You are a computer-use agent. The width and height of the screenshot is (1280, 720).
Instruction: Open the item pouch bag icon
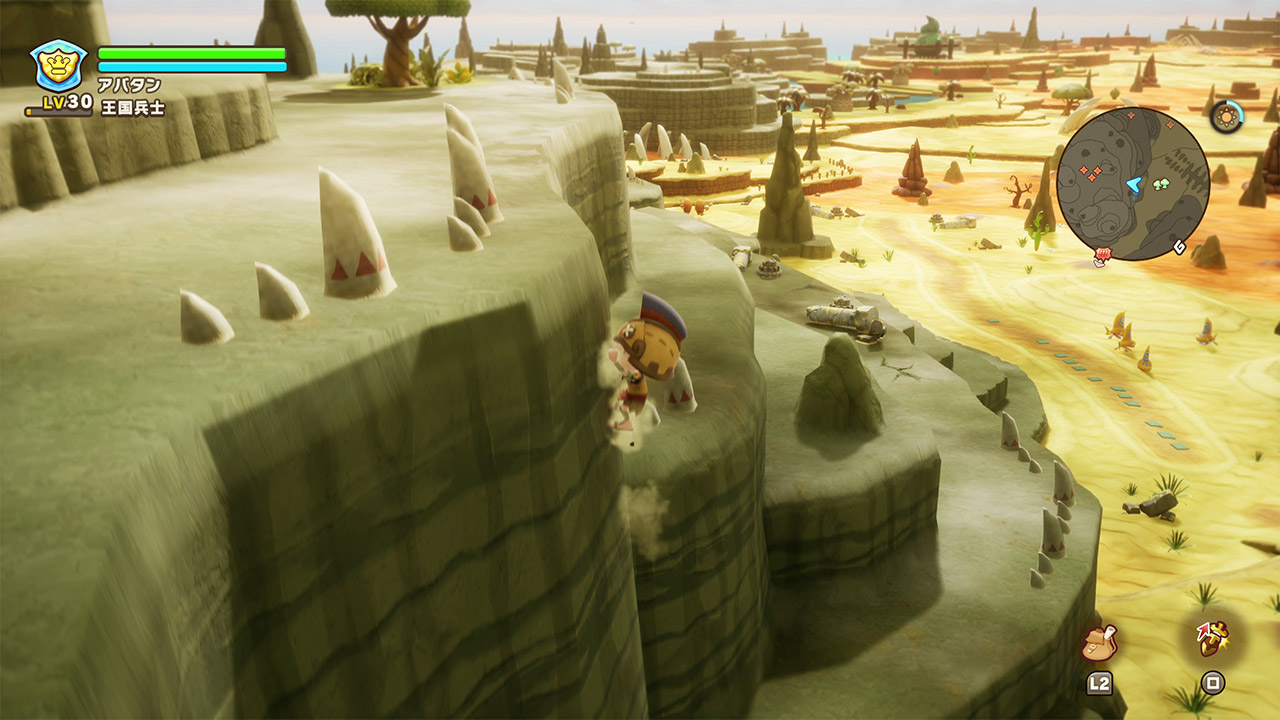click(1099, 642)
